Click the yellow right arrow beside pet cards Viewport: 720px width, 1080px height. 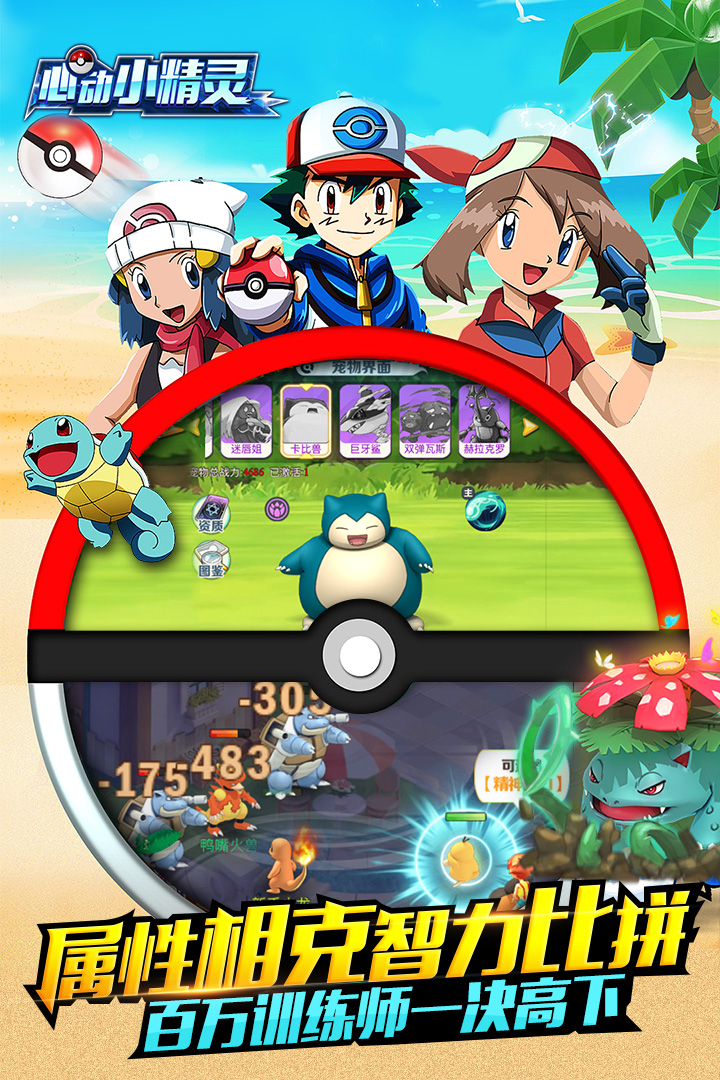[x=531, y=426]
